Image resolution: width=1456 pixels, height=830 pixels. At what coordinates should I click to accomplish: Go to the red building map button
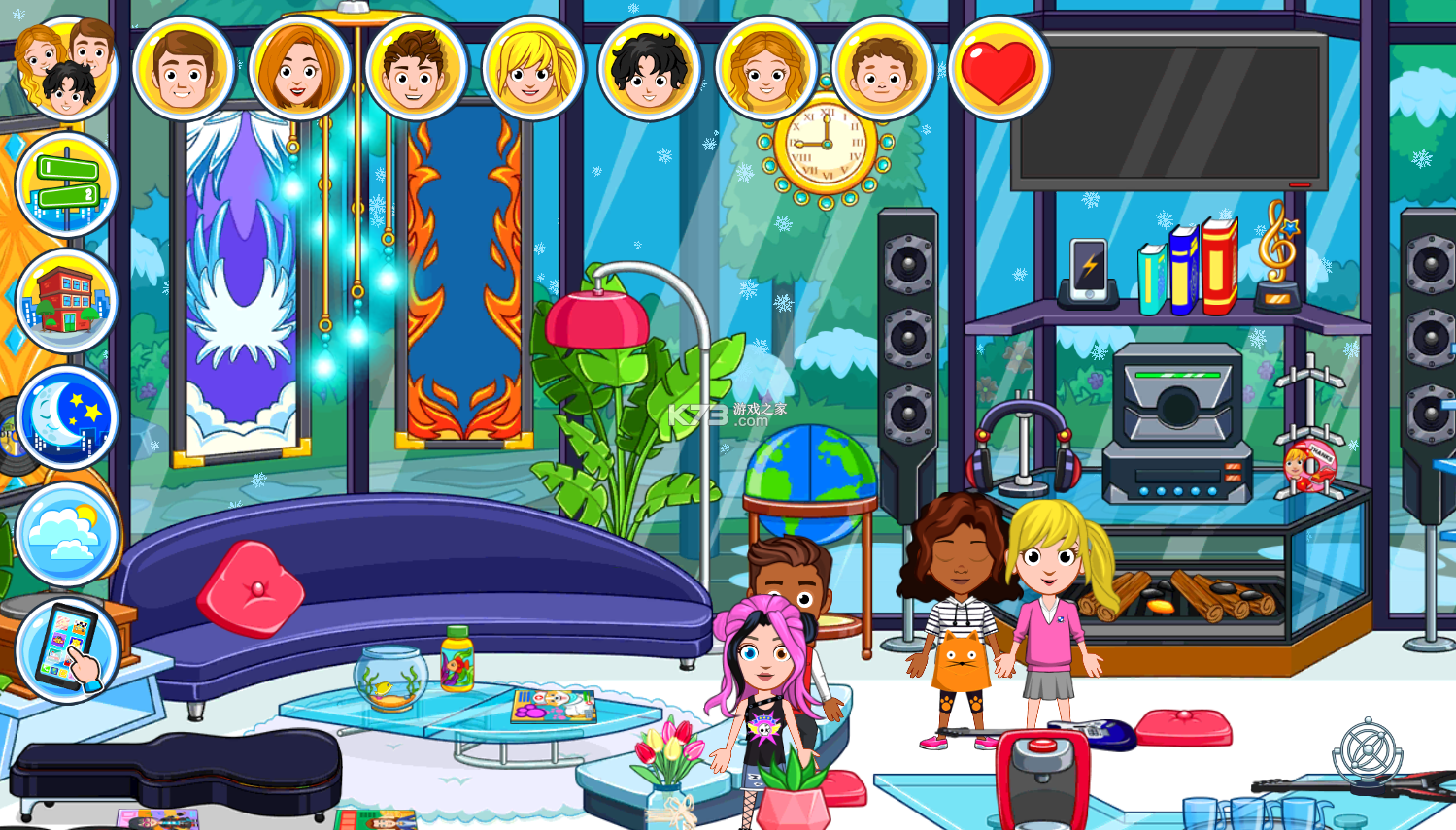click(x=66, y=301)
